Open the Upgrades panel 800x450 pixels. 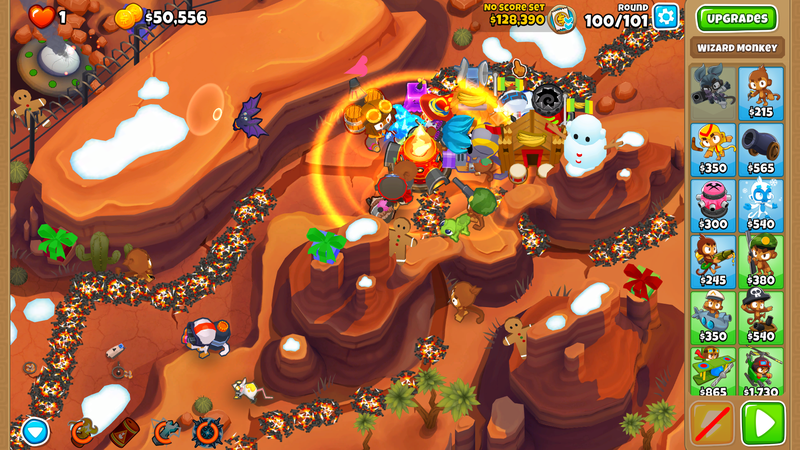pos(736,18)
